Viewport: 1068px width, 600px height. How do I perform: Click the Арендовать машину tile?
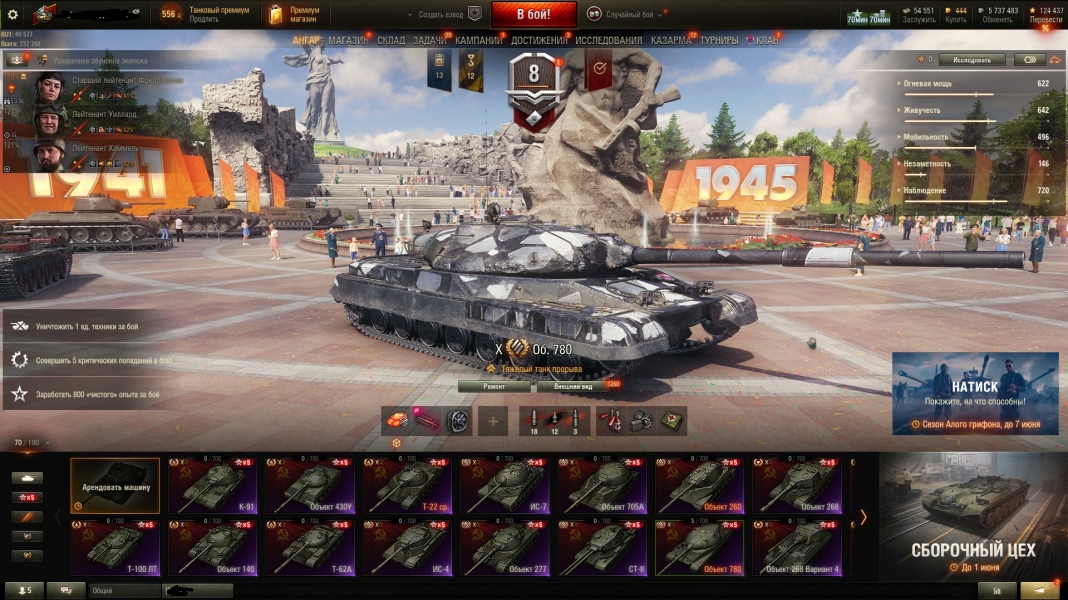(x=115, y=486)
